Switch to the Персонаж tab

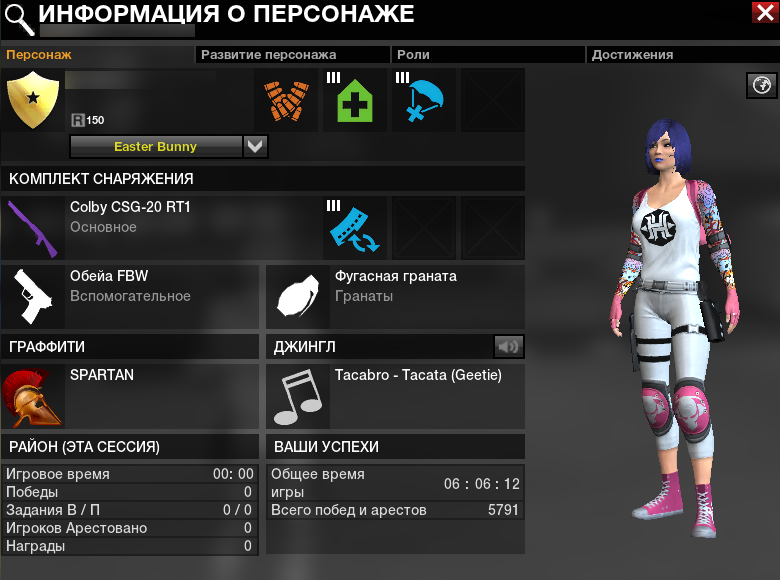(40, 55)
